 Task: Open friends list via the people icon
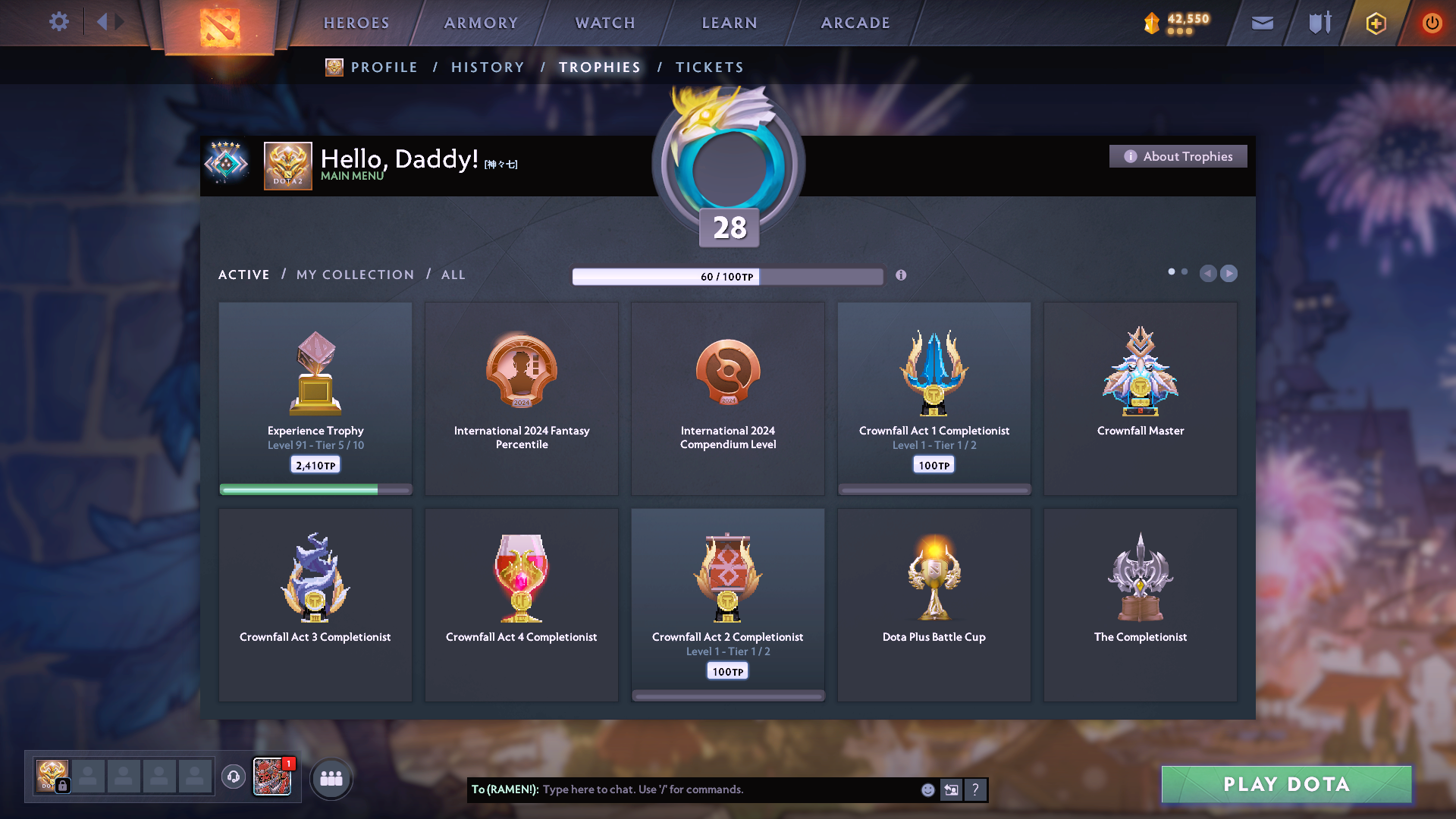(x=331, y=777)
